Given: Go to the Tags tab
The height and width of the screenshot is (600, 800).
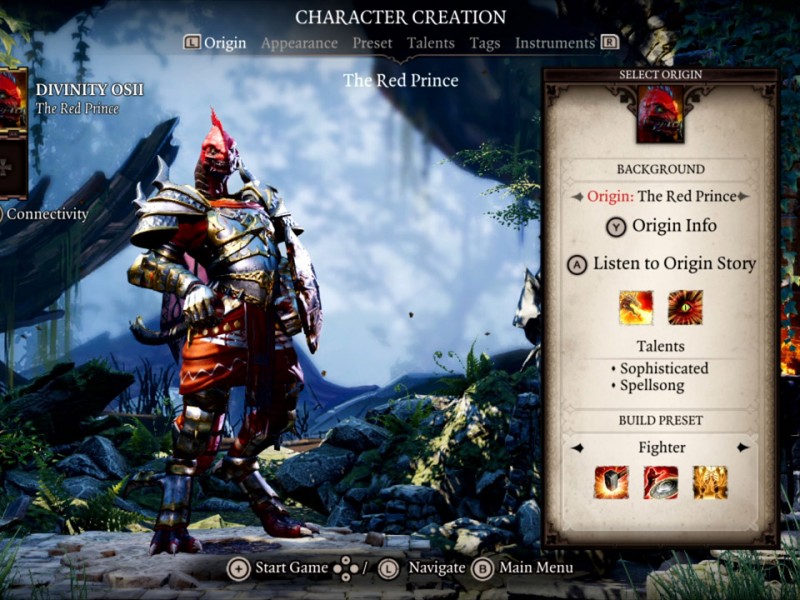Looking at the screenshot, I should (485, 43).
